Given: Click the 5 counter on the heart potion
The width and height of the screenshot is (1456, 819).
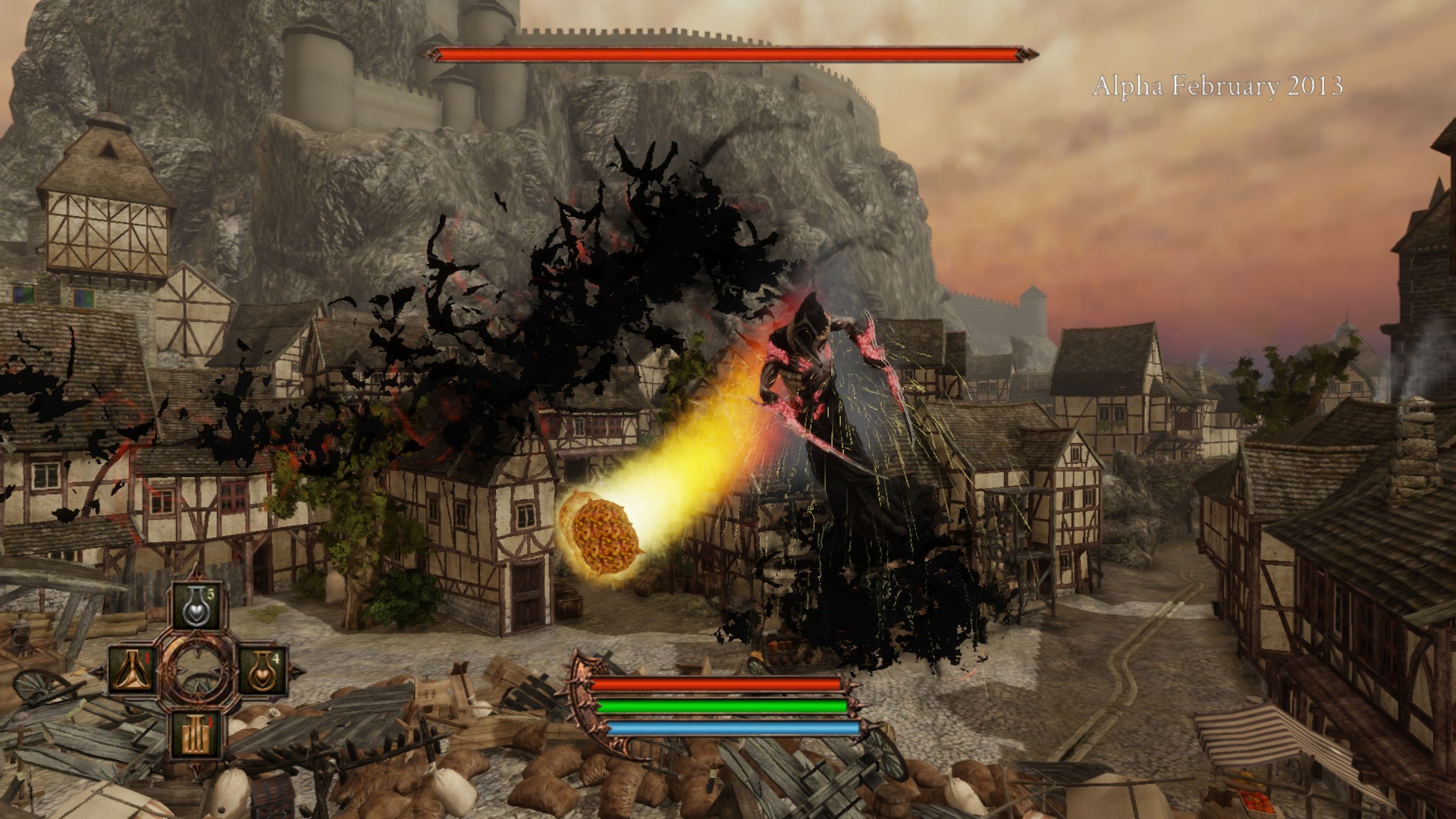Looking at the screenshot, I should point(209,595).
